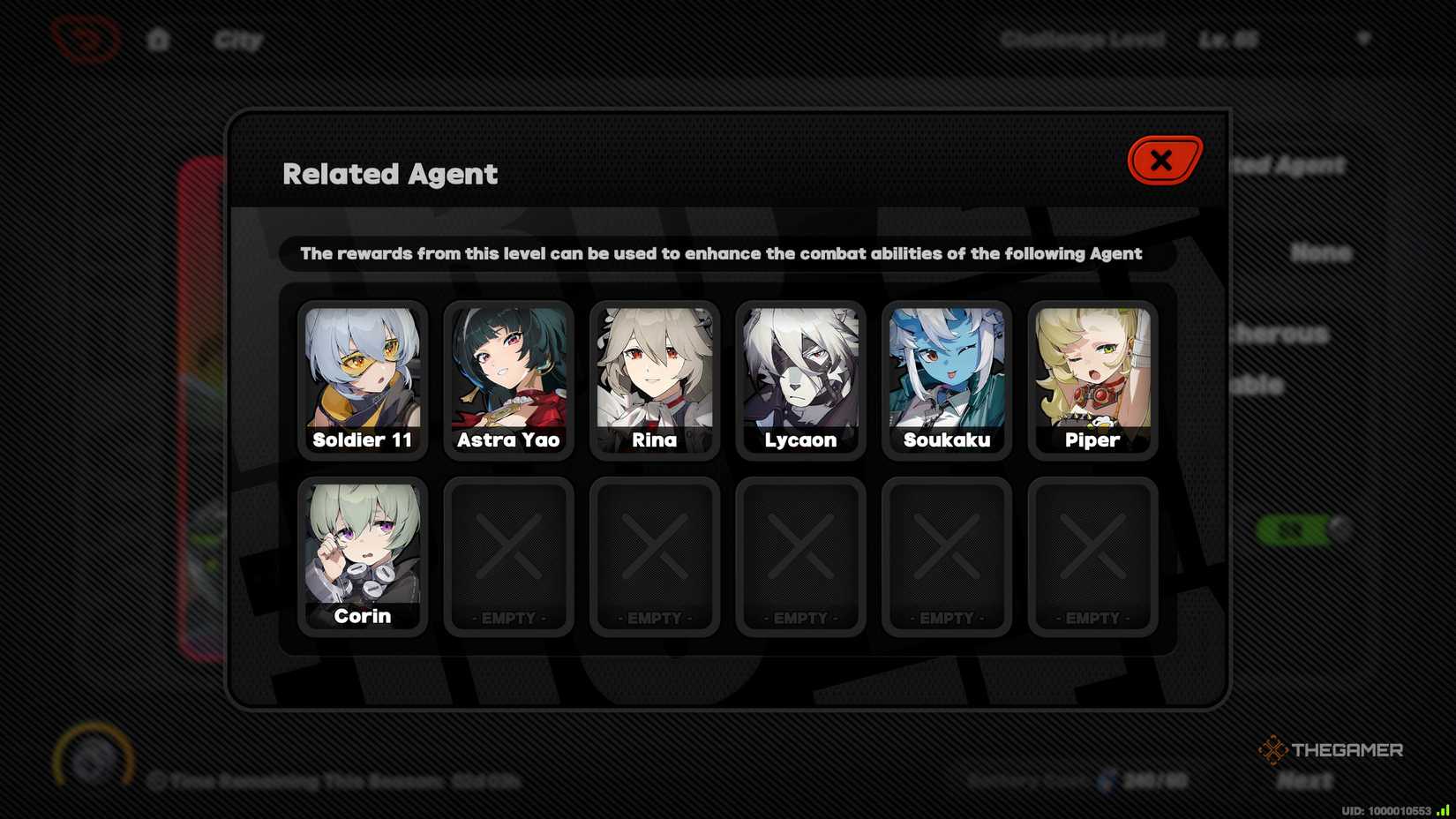
Task: Click the home icon in the top bar
Action: pos(159,39)
